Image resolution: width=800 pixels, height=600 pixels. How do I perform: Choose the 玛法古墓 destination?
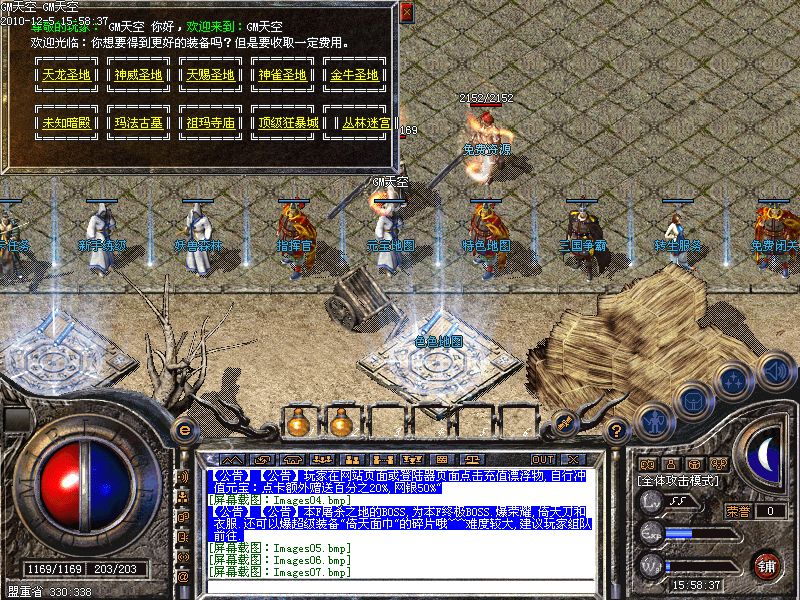coord(136,124)
